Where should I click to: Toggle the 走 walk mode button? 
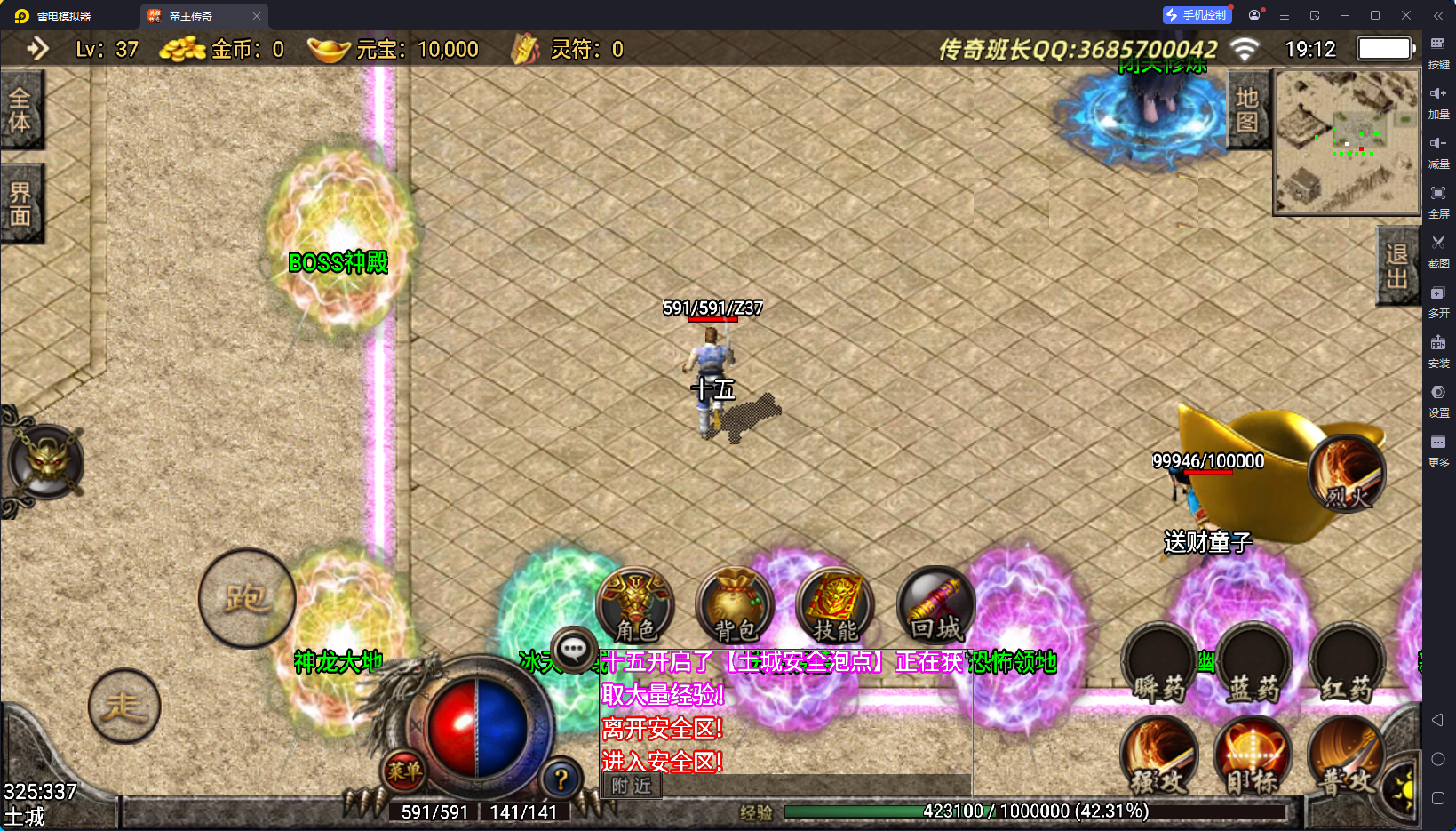[x=124, y=706]
